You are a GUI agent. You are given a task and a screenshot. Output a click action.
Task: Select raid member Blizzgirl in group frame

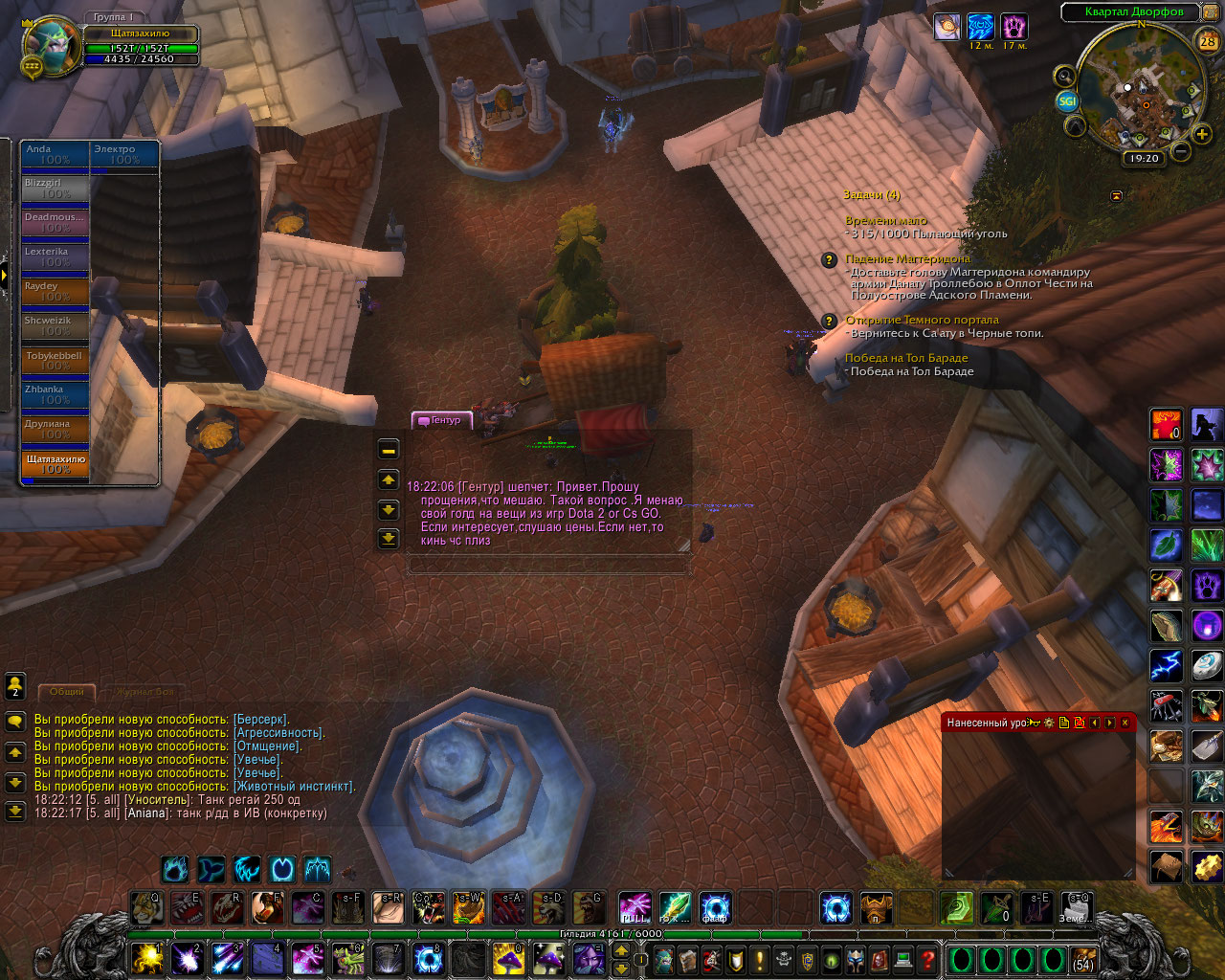coord(56,188)
